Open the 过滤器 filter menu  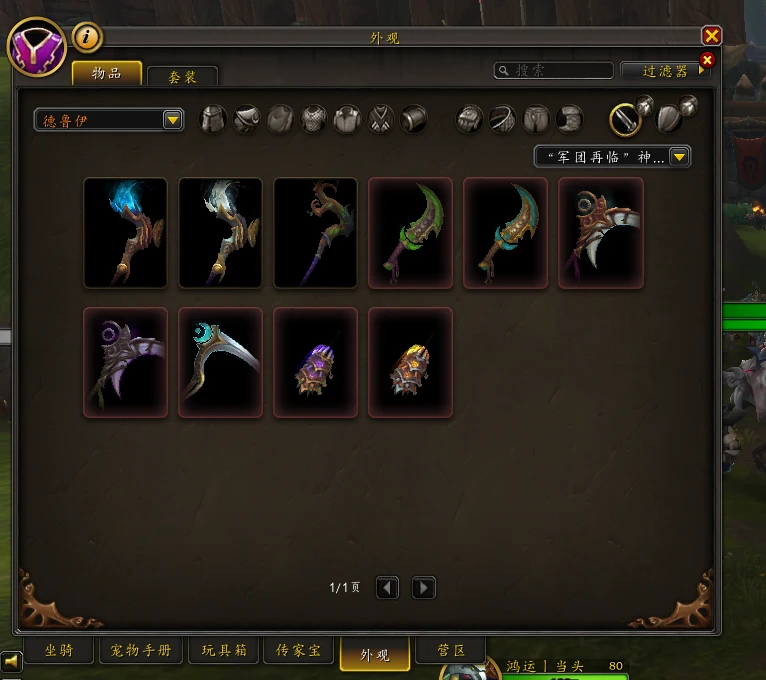[x=666, y=71]
